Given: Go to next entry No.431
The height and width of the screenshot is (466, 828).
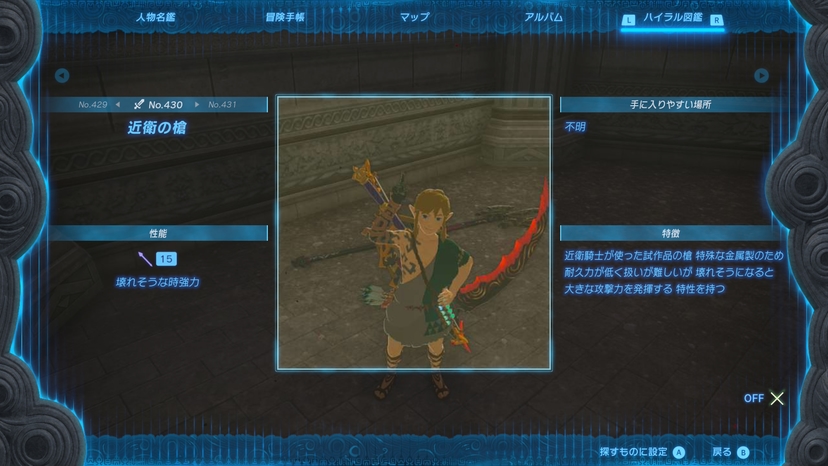Looking at the screenshot, I should (x=222, y=104).
